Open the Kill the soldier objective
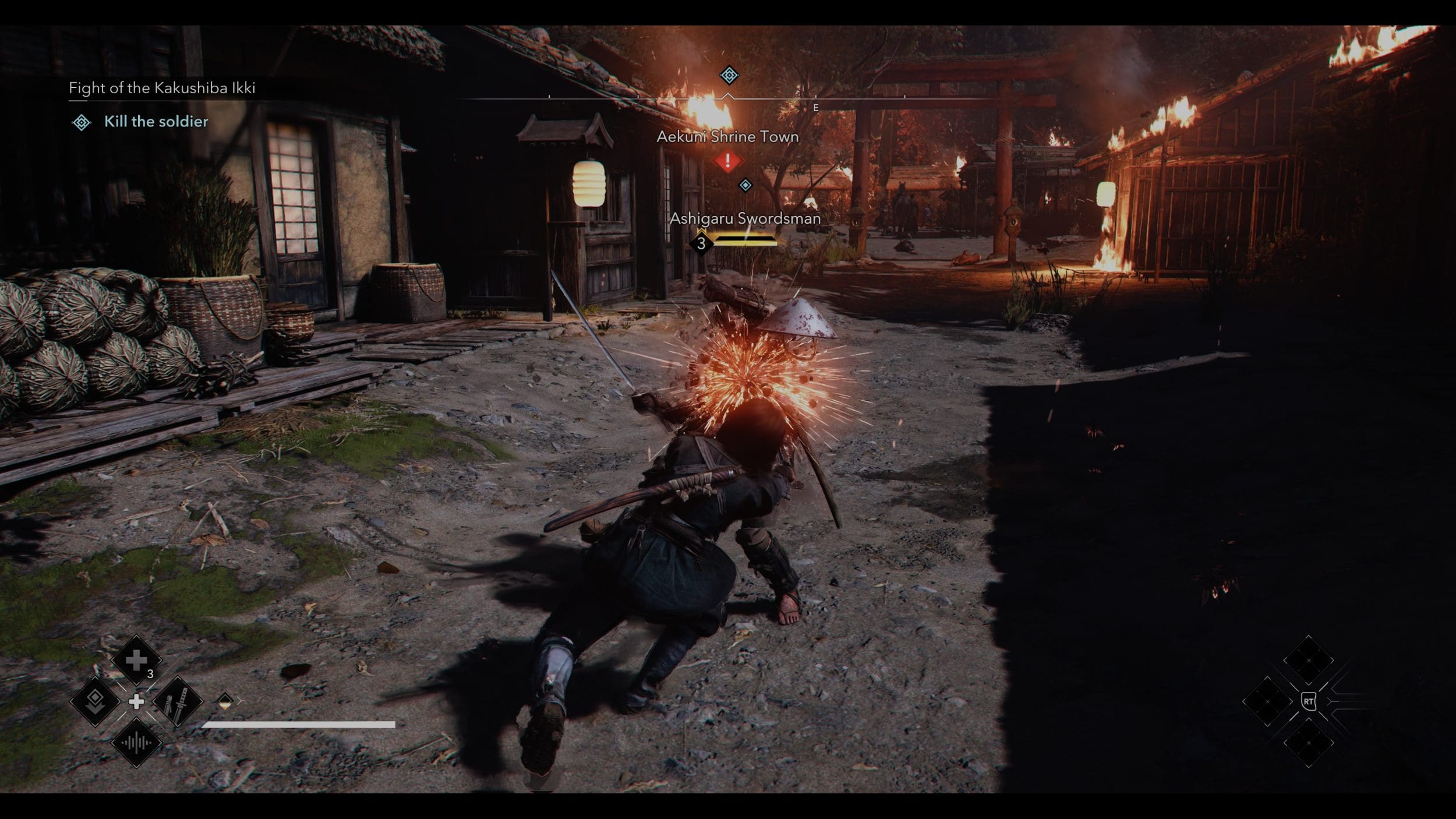This screenshot has width=1456, height=819. [x=156, y=122]
